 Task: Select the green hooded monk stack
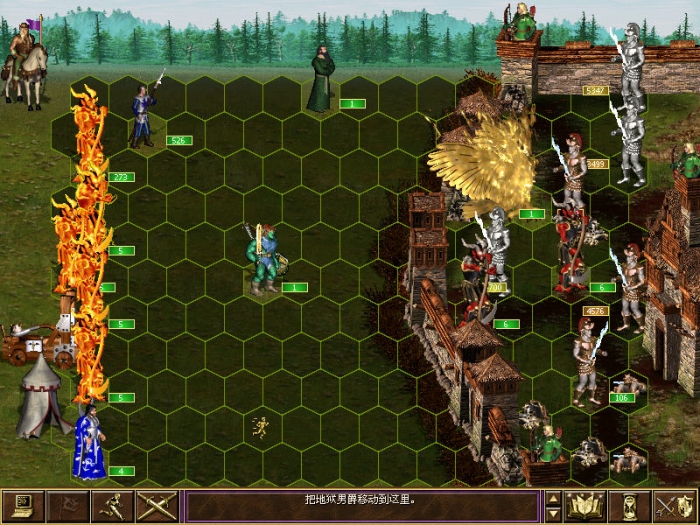pyautogui.click(x=322, y=80)
